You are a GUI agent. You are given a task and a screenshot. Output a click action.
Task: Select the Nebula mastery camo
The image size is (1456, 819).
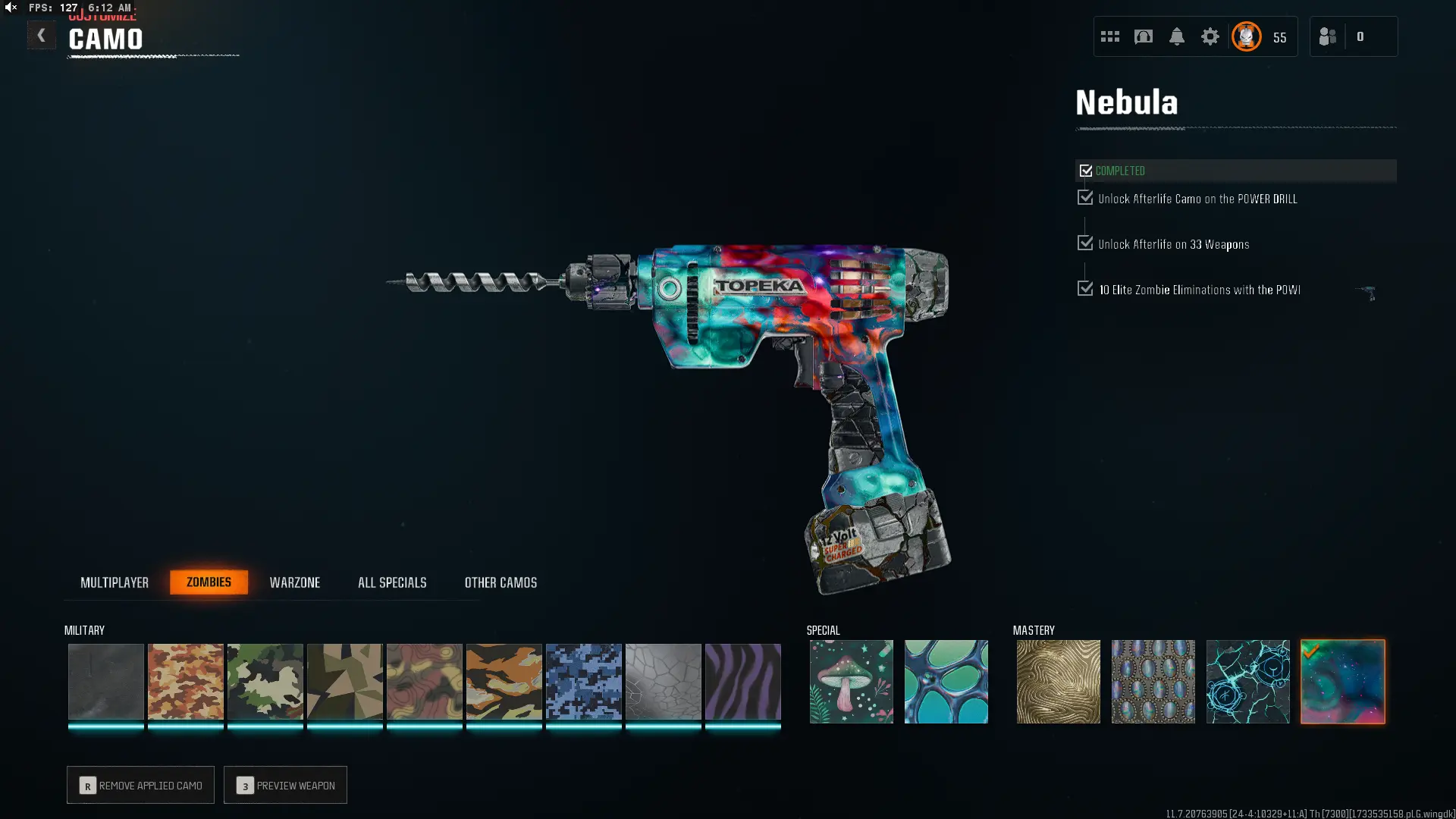[x=1343, y=681]
